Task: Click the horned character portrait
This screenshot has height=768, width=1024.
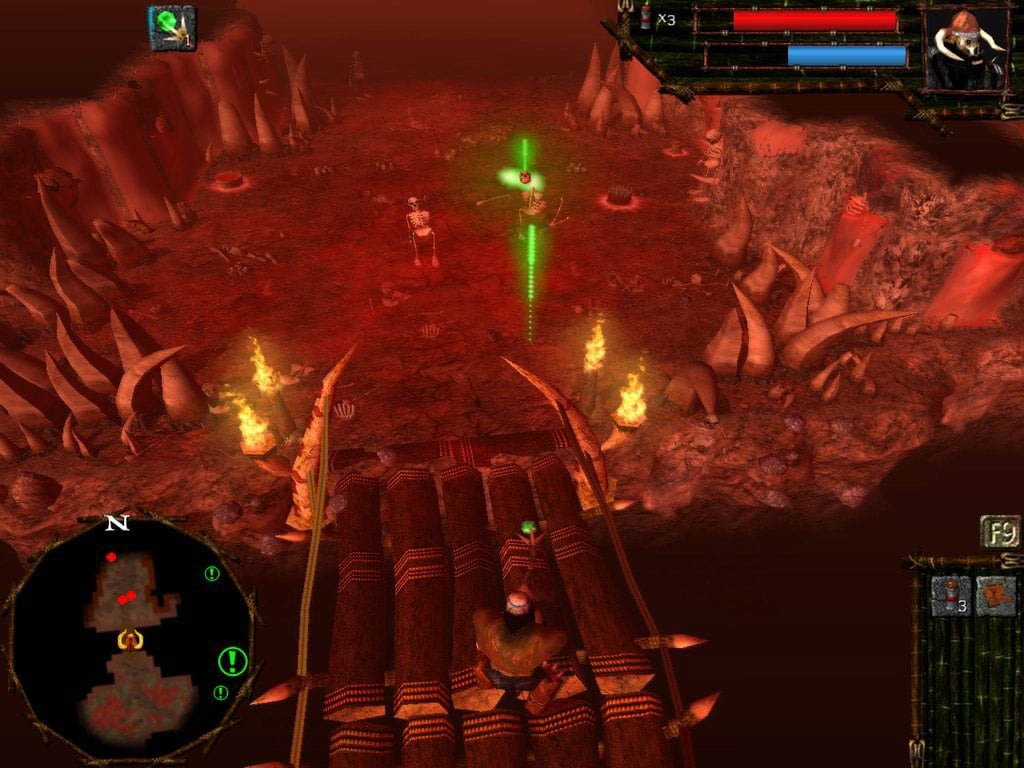Action: coord(964,50)
